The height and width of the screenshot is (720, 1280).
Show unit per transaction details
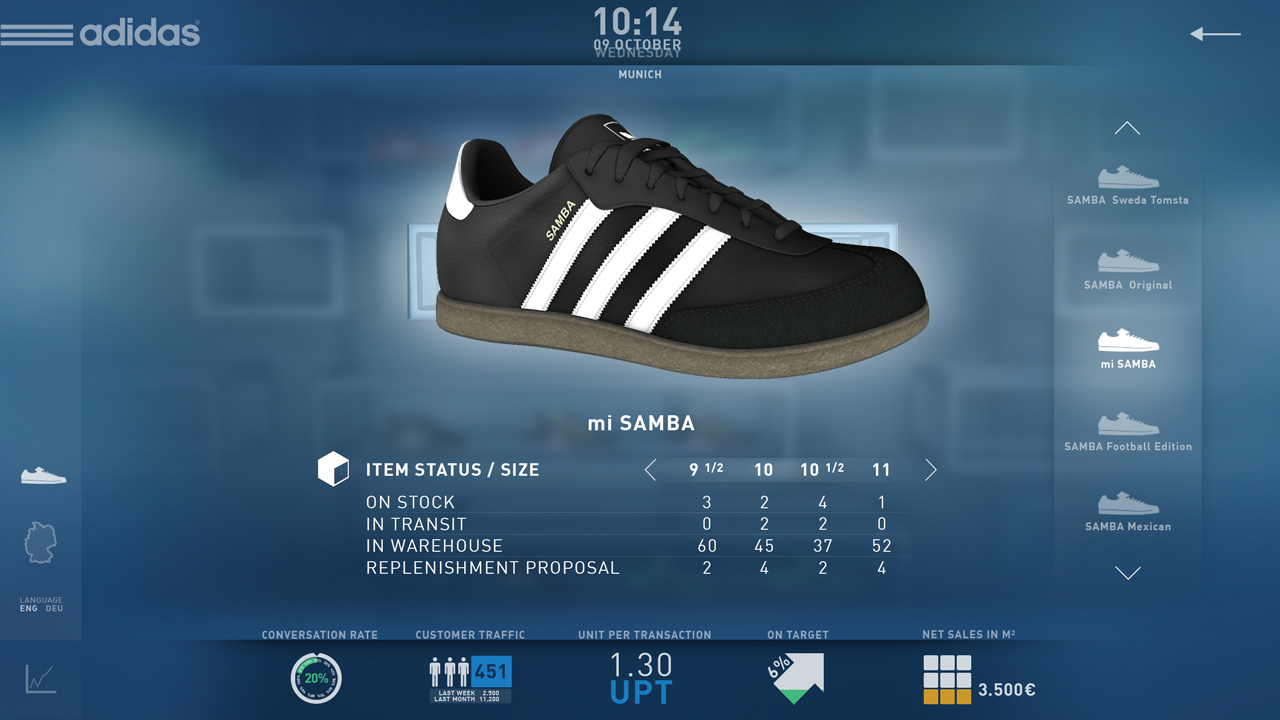pyautogui.click(x=641, y=678)
